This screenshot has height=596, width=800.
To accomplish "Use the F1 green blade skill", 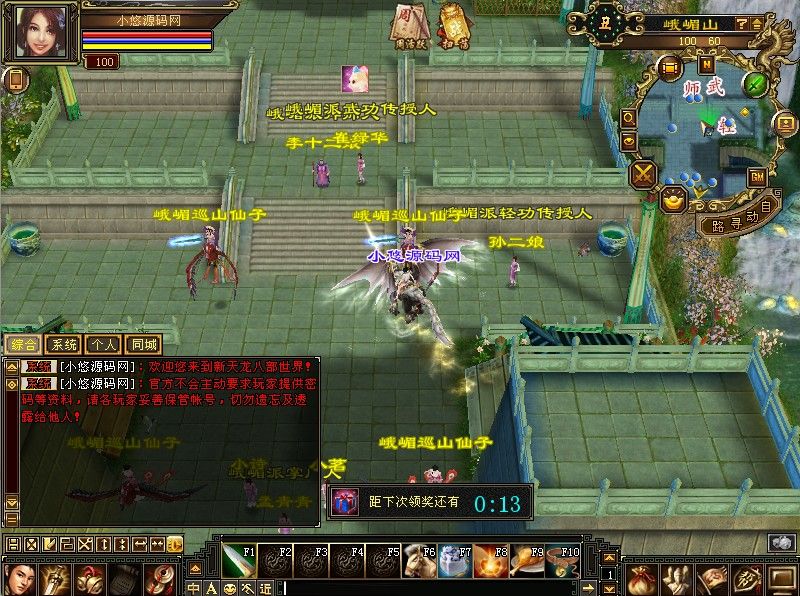I will 238,561.
